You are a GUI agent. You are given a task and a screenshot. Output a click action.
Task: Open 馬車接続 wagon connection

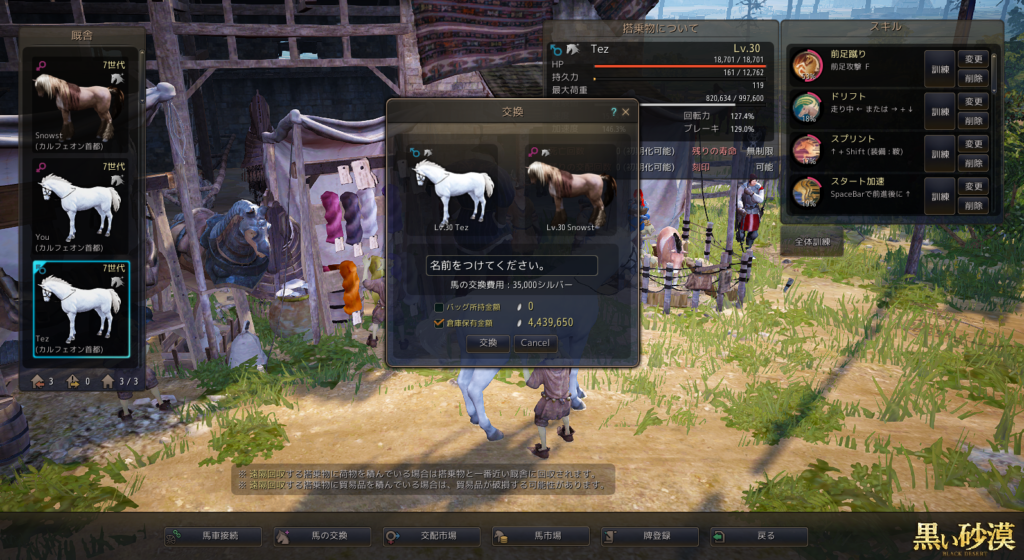click(x=213, y=536)
